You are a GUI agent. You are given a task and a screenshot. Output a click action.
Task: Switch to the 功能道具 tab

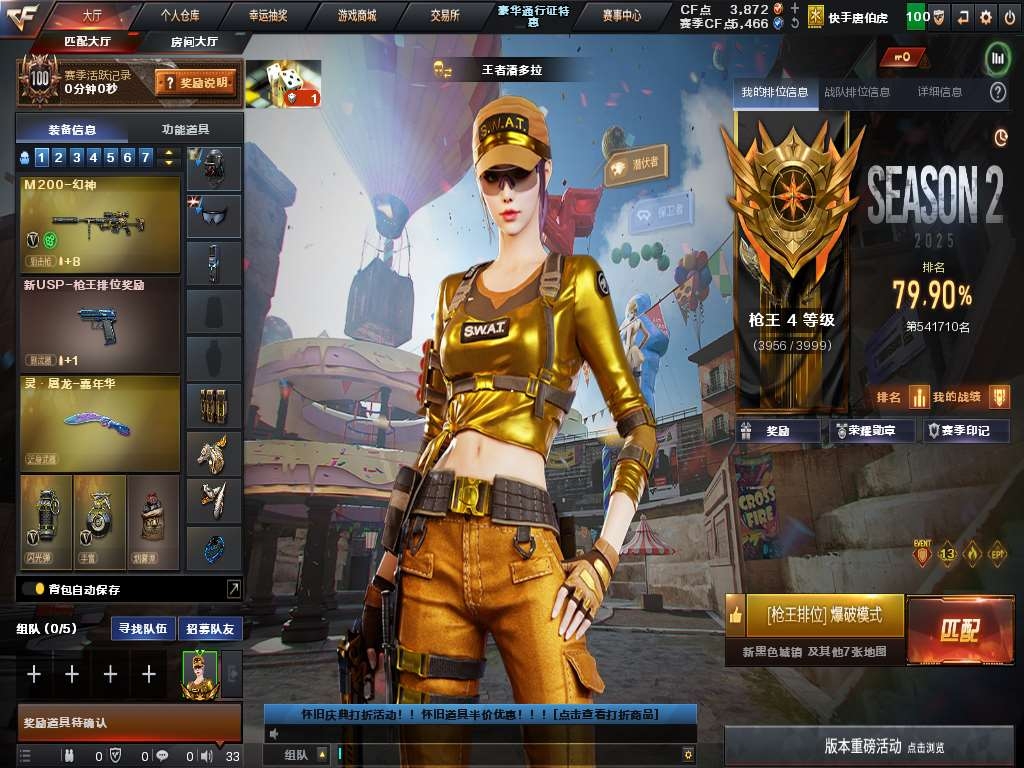coord(185,129)
